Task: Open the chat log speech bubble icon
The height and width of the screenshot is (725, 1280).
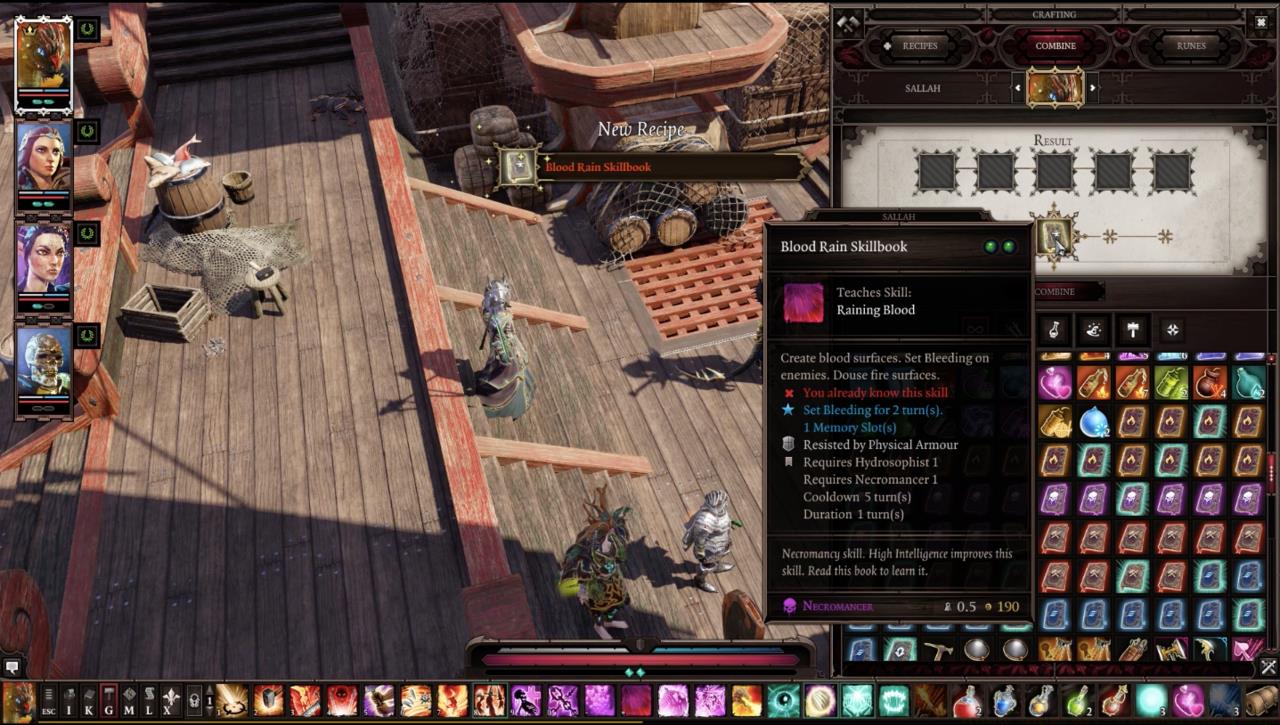Action: (x=12, y=666)
